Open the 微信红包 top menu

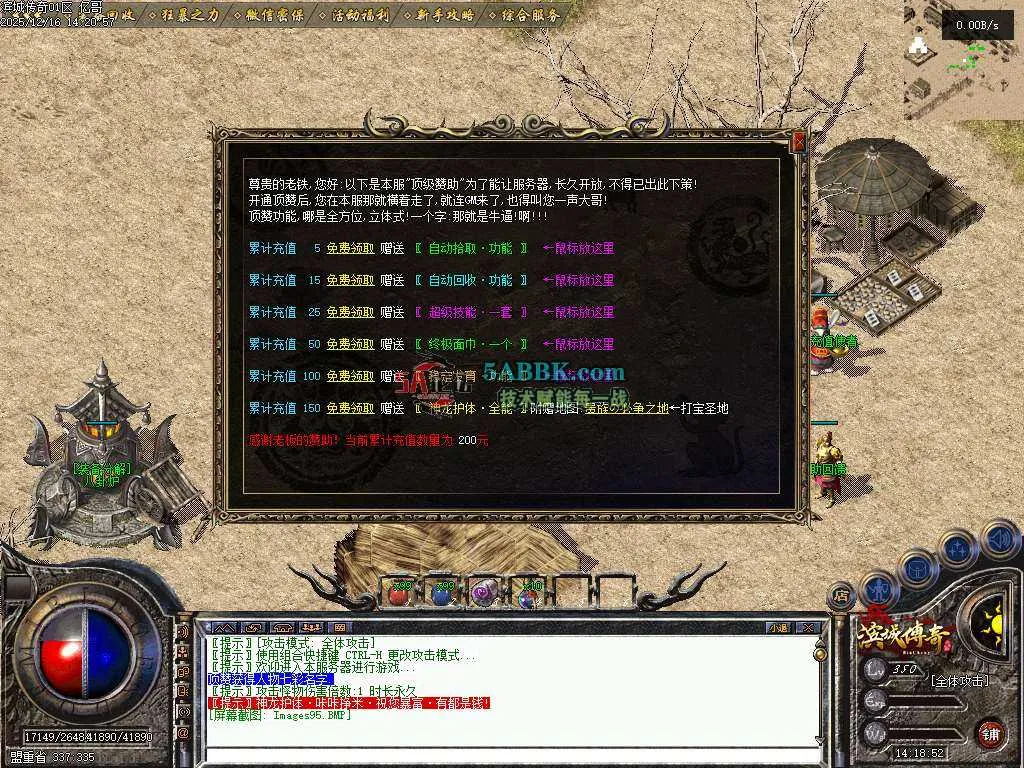(x=268, y=15)
